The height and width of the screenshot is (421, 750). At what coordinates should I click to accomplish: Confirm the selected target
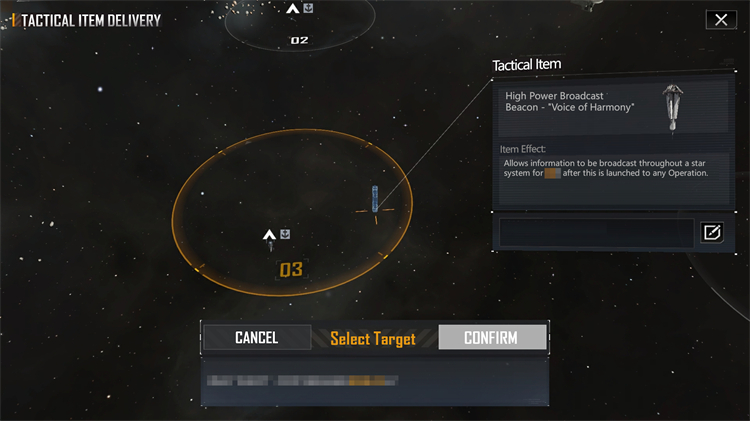[x=492, y=338]
